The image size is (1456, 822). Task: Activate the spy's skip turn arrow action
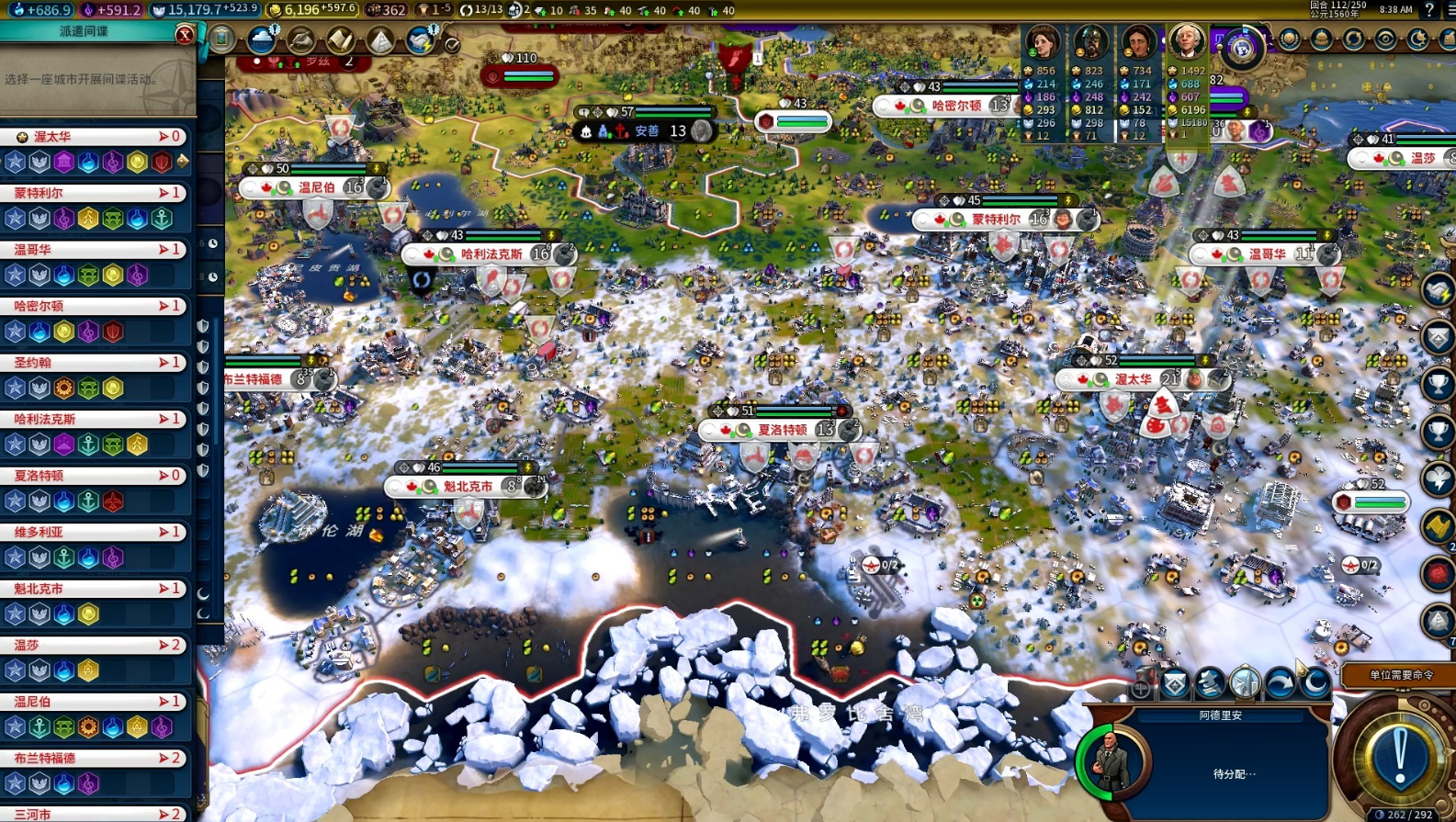point(1280,683)
